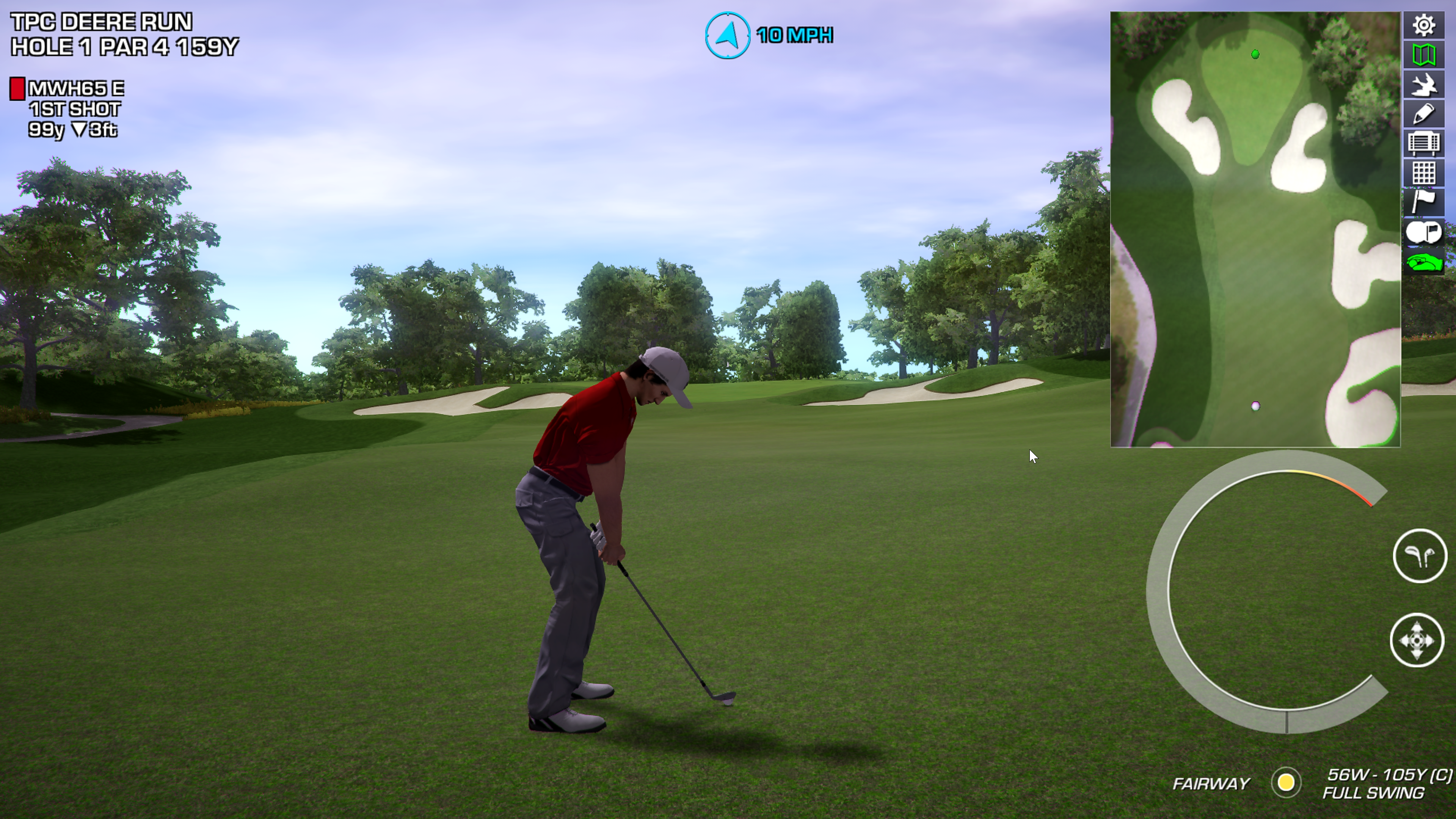The image size is (1456, 819).
Task: Toggle the grid overlay icon
Action: (x=1423, y=173)
